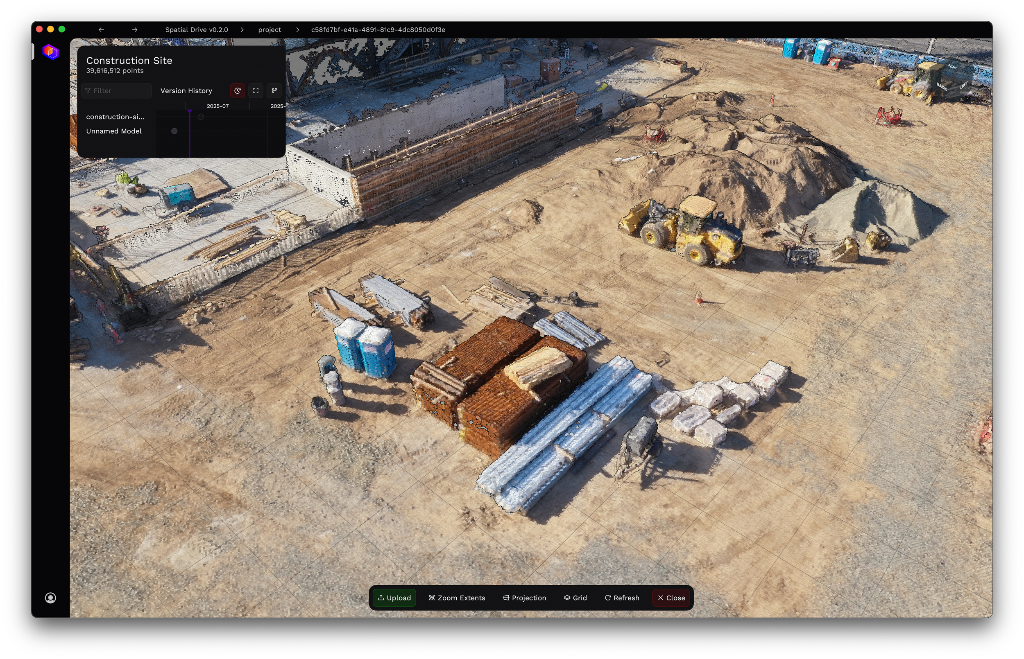Viewport: 1024px width, 659px height.
Task: Close the viewer with the red Close button
Action: (671, 598)
